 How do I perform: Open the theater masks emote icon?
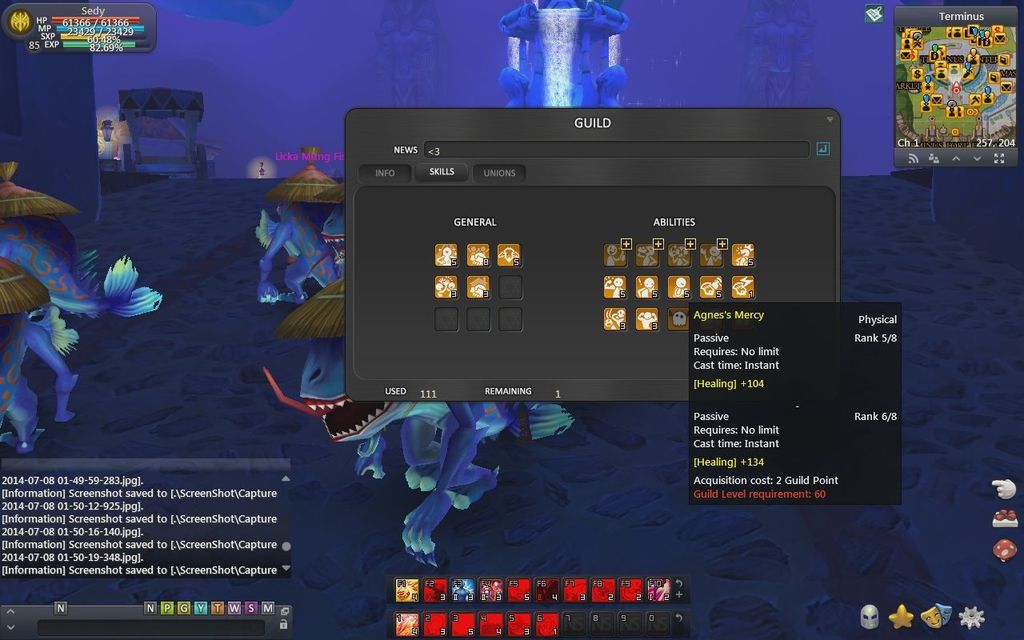point(936,617)
